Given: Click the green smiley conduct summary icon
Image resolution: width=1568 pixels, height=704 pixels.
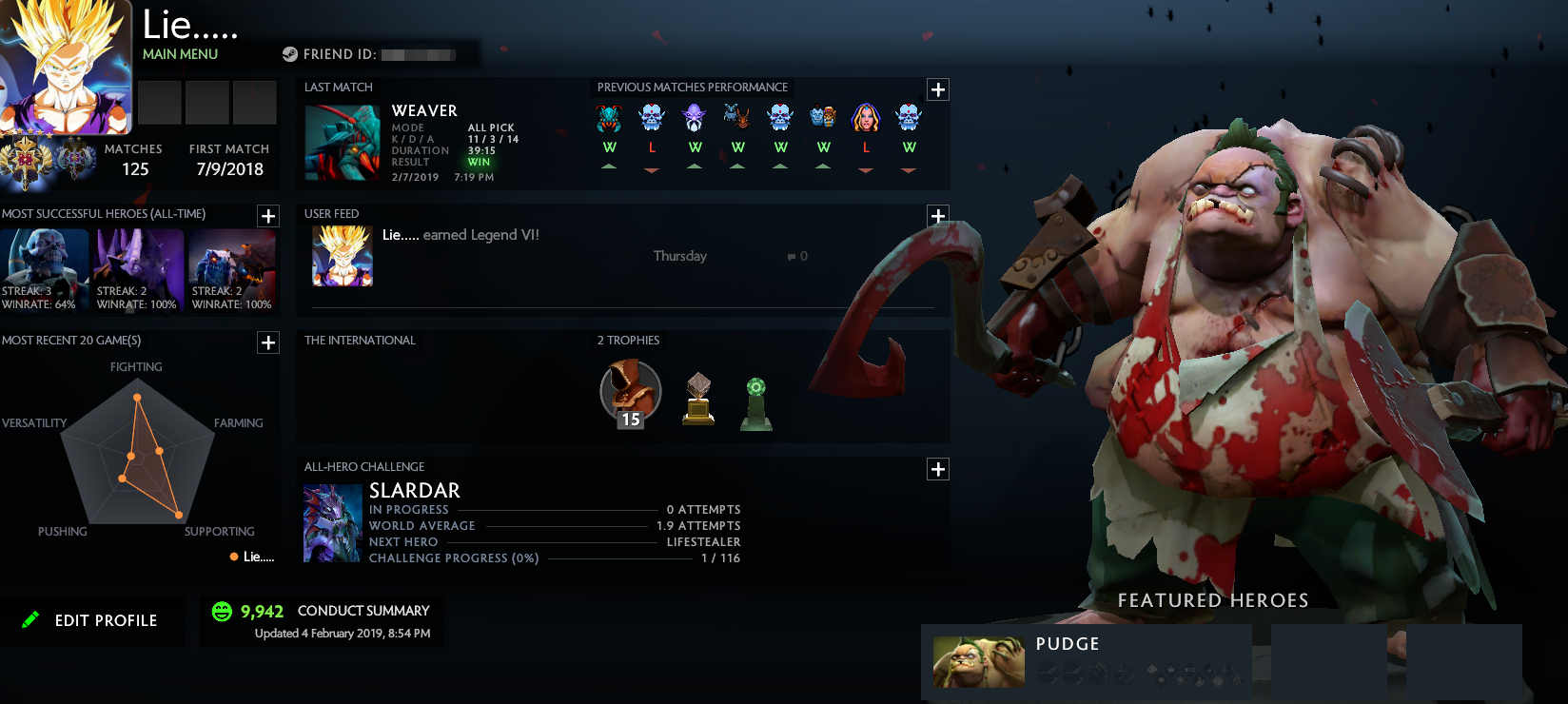Looking at the screenshot, I should 222,612.
